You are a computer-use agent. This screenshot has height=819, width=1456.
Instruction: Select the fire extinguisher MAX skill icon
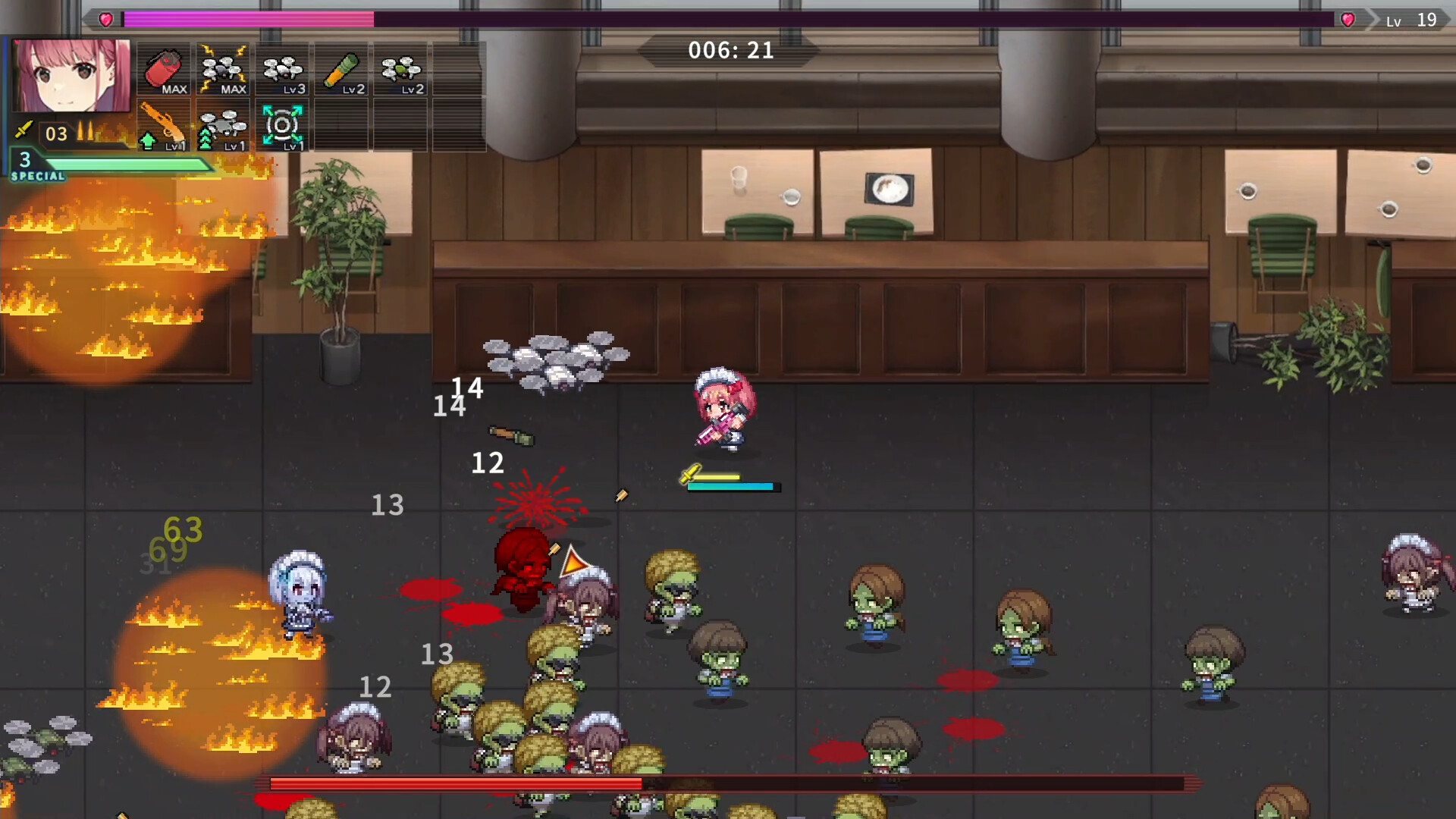tap(165, 70)
